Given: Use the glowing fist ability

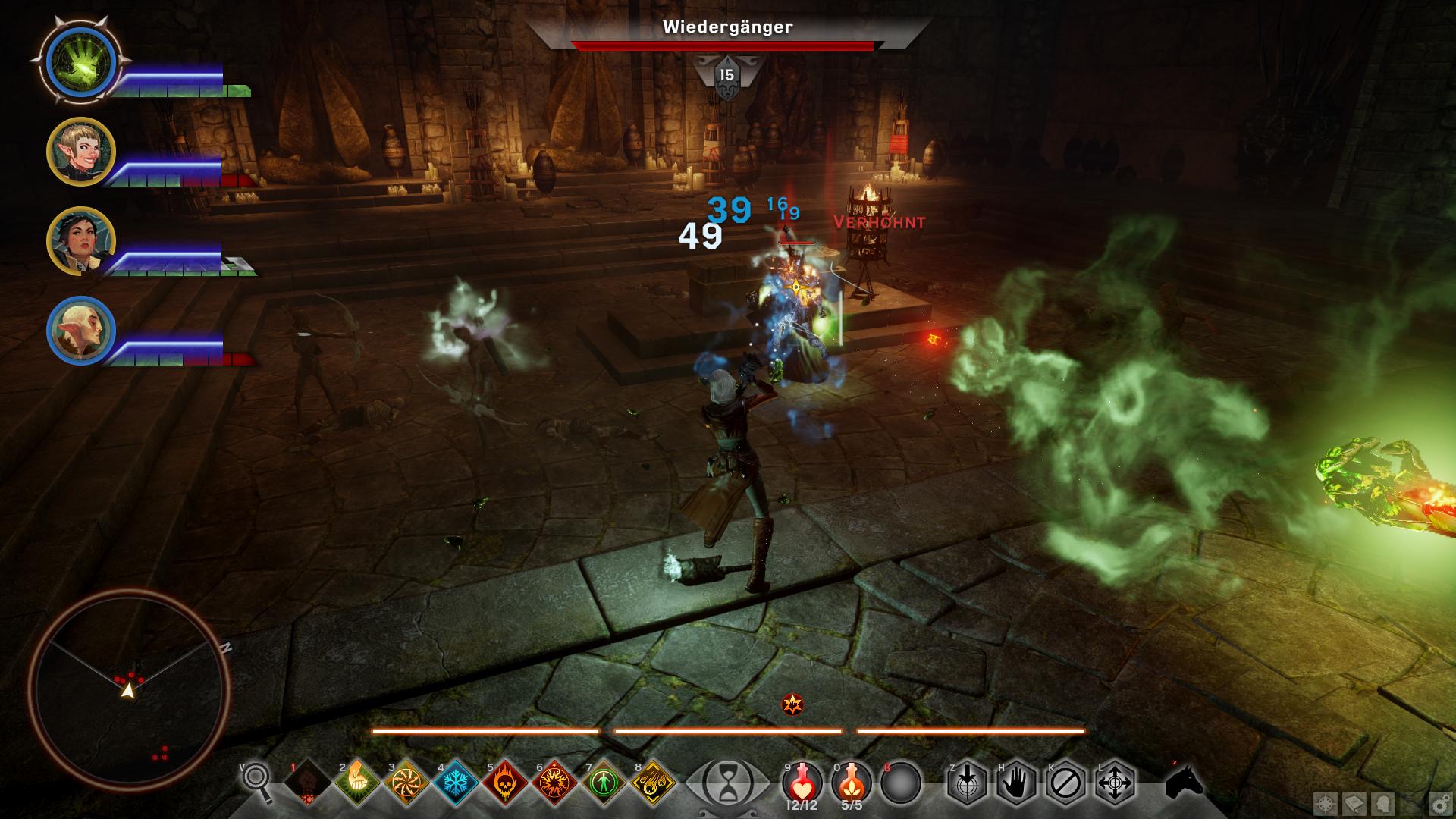Looking at the screenshot, I should [x=358, y=782].
